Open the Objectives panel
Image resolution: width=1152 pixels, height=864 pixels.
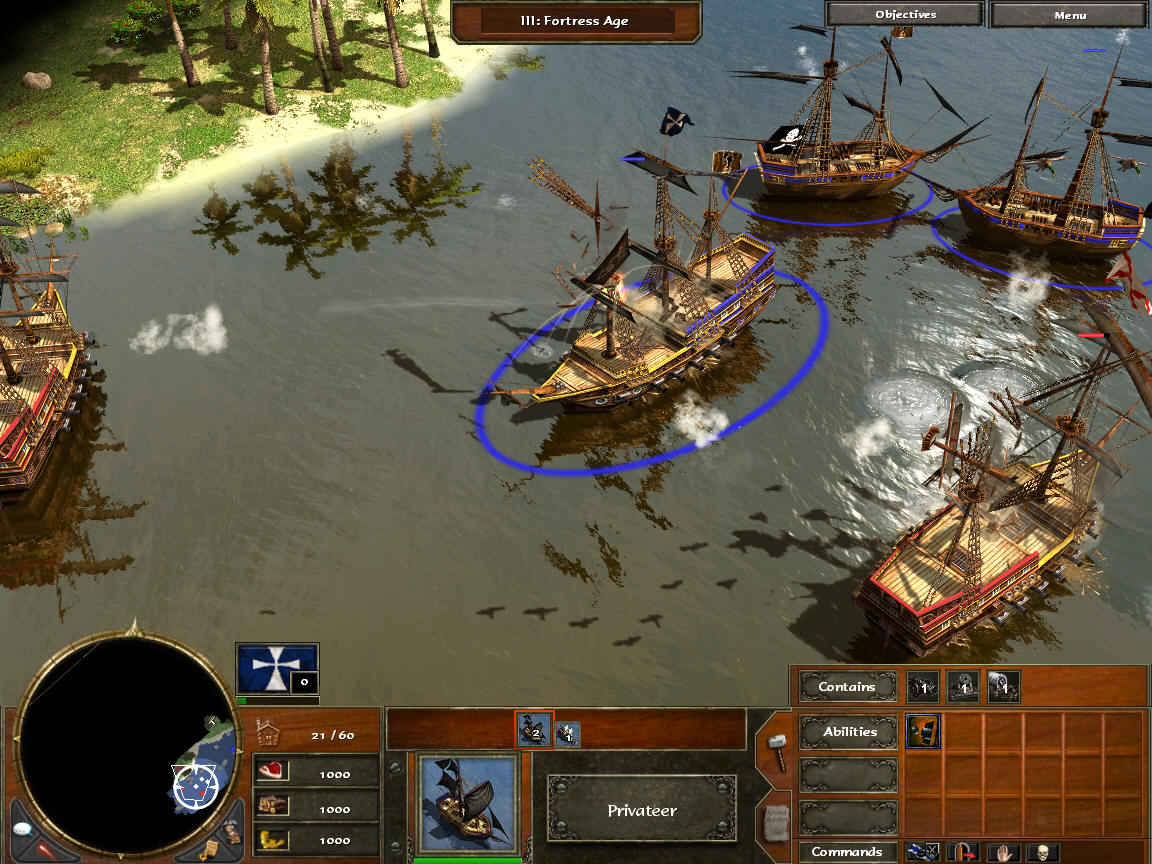point(905,15)
